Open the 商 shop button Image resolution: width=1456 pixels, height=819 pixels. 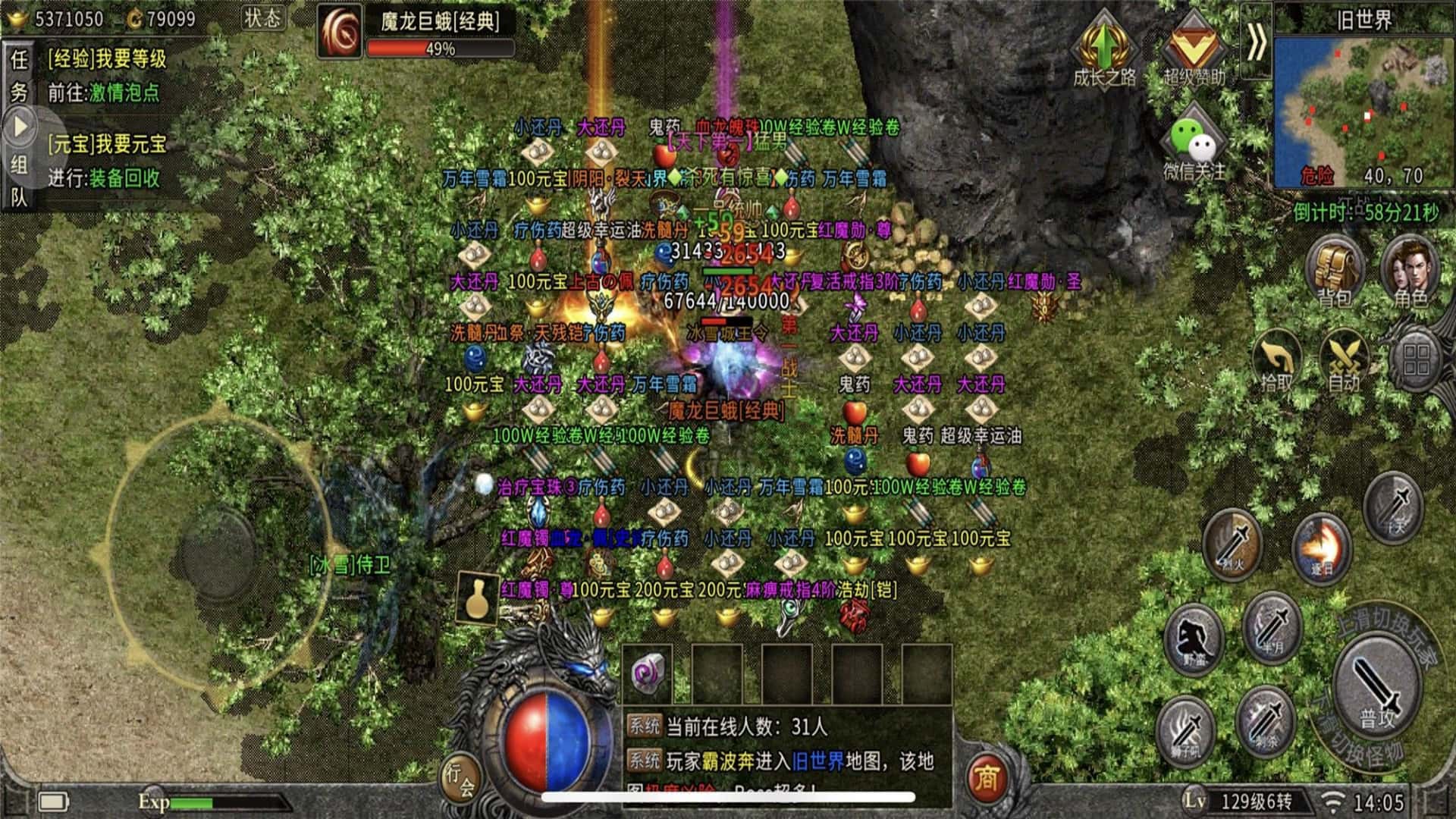pos(986,777)
